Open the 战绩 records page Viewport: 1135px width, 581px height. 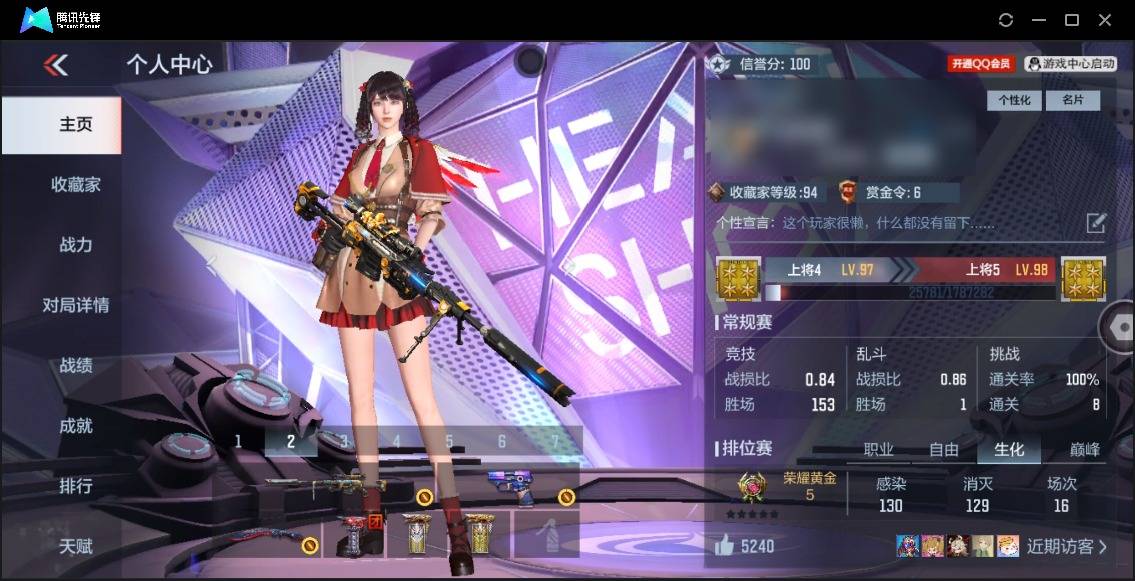[75, 365]
